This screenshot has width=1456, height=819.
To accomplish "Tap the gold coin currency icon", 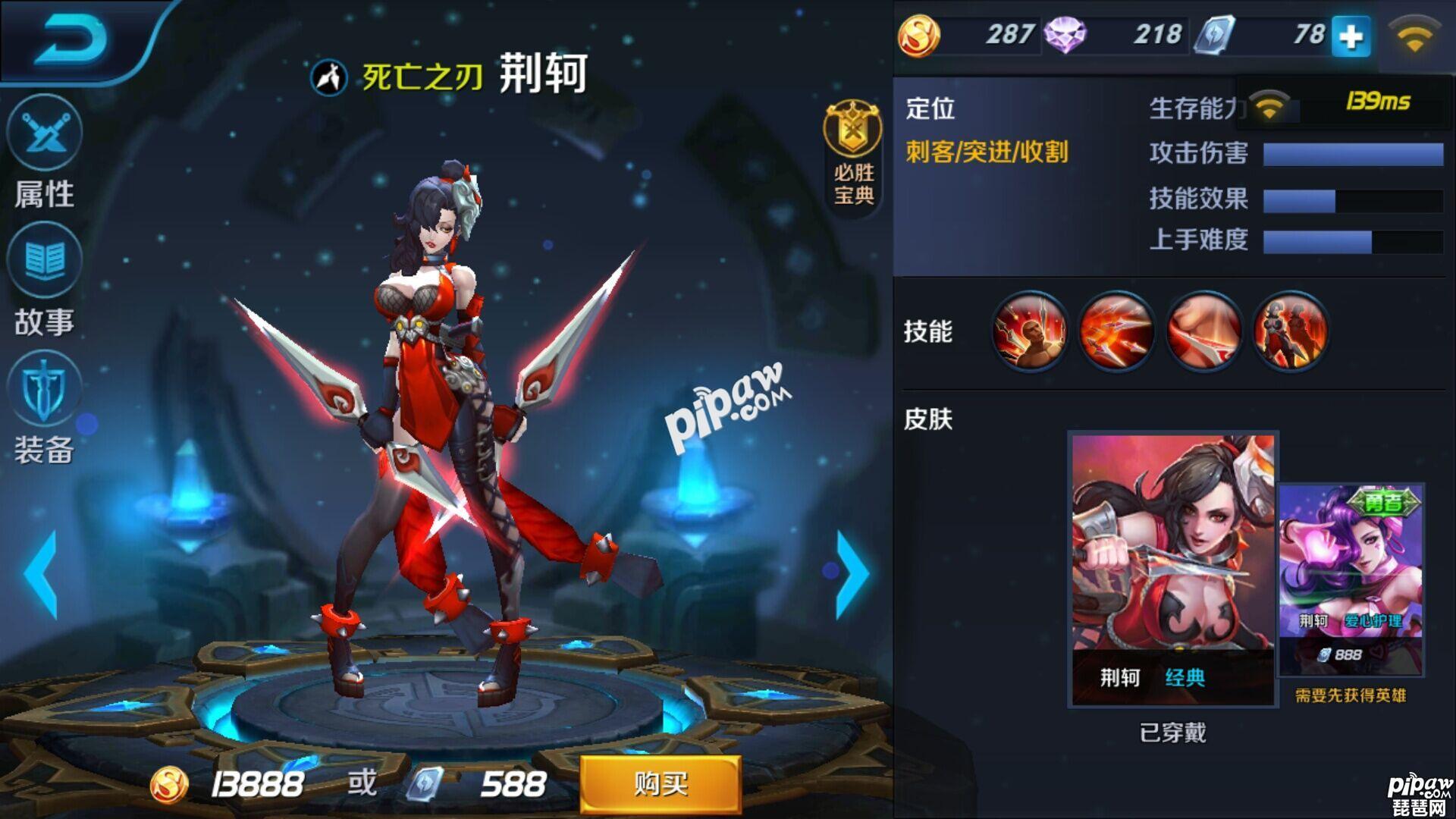I will (920, 33).
